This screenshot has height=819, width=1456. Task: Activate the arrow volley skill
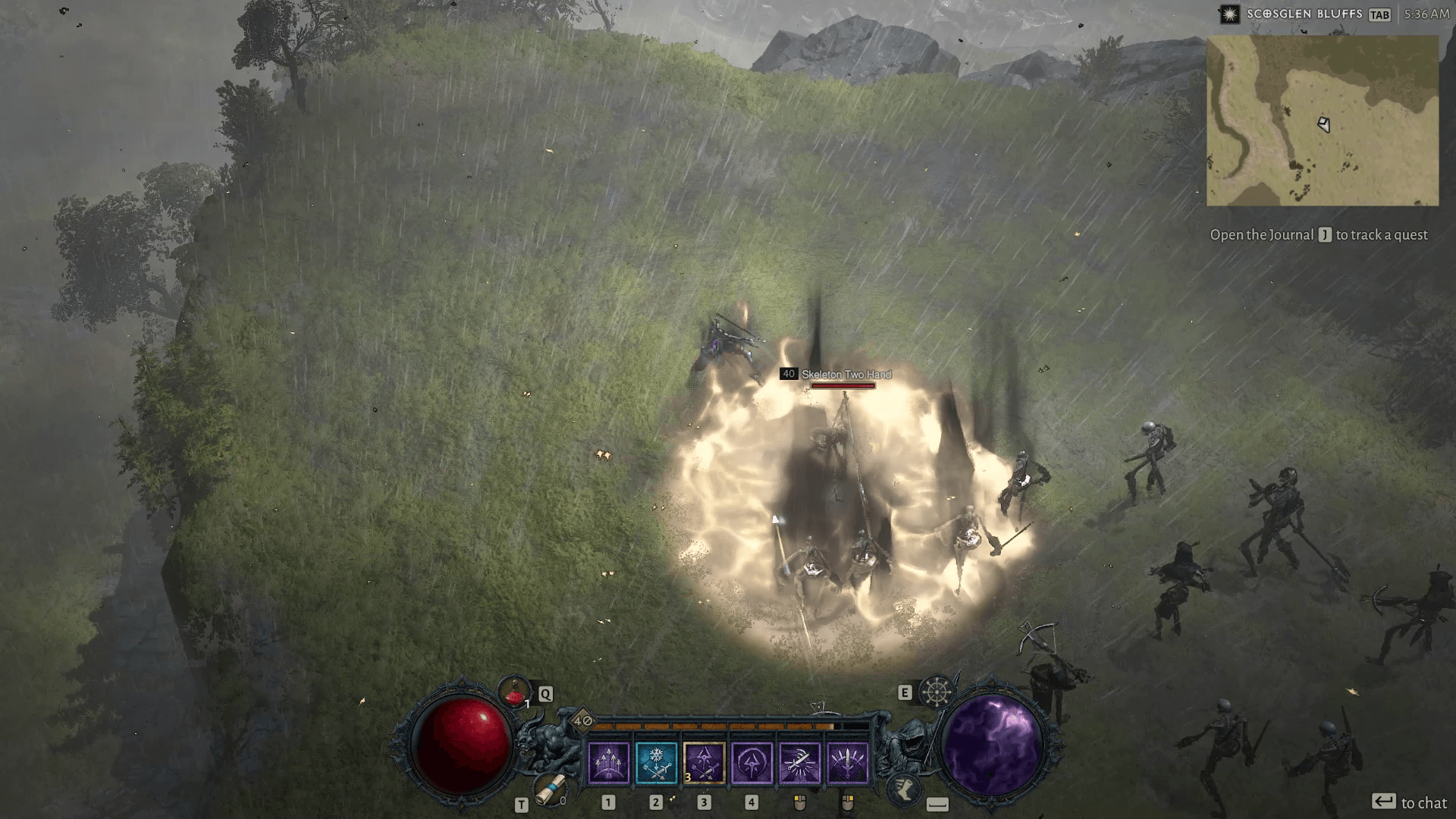pos(608,762)
